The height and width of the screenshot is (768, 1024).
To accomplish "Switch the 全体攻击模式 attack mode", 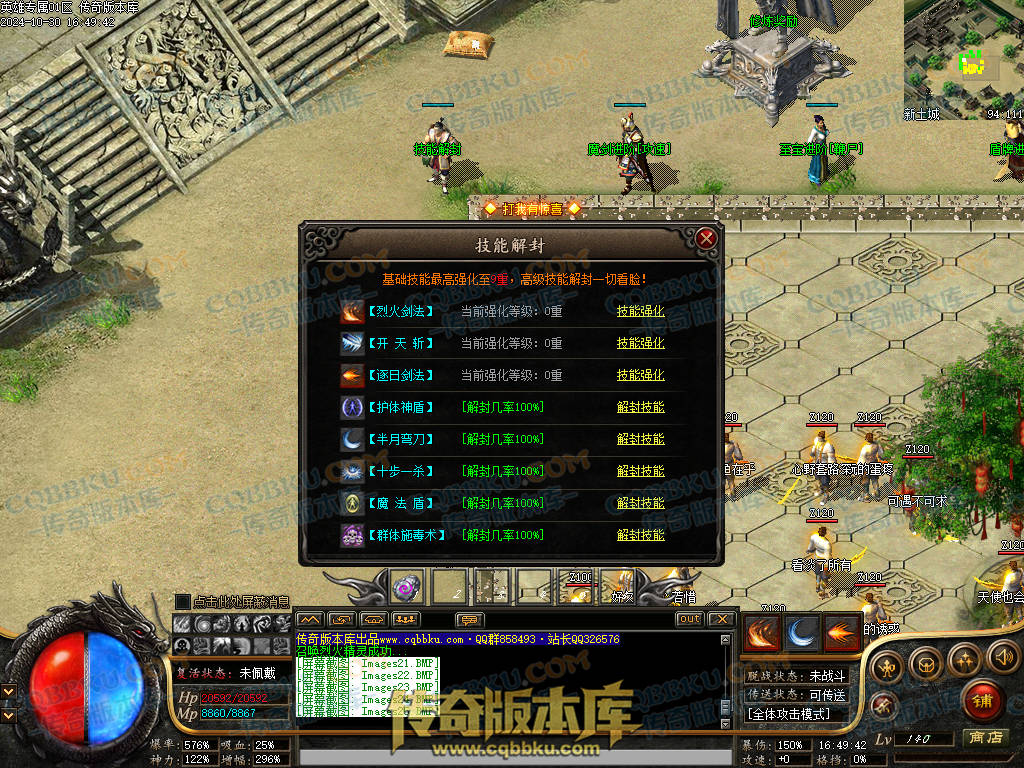I will (x=796, y=714).
